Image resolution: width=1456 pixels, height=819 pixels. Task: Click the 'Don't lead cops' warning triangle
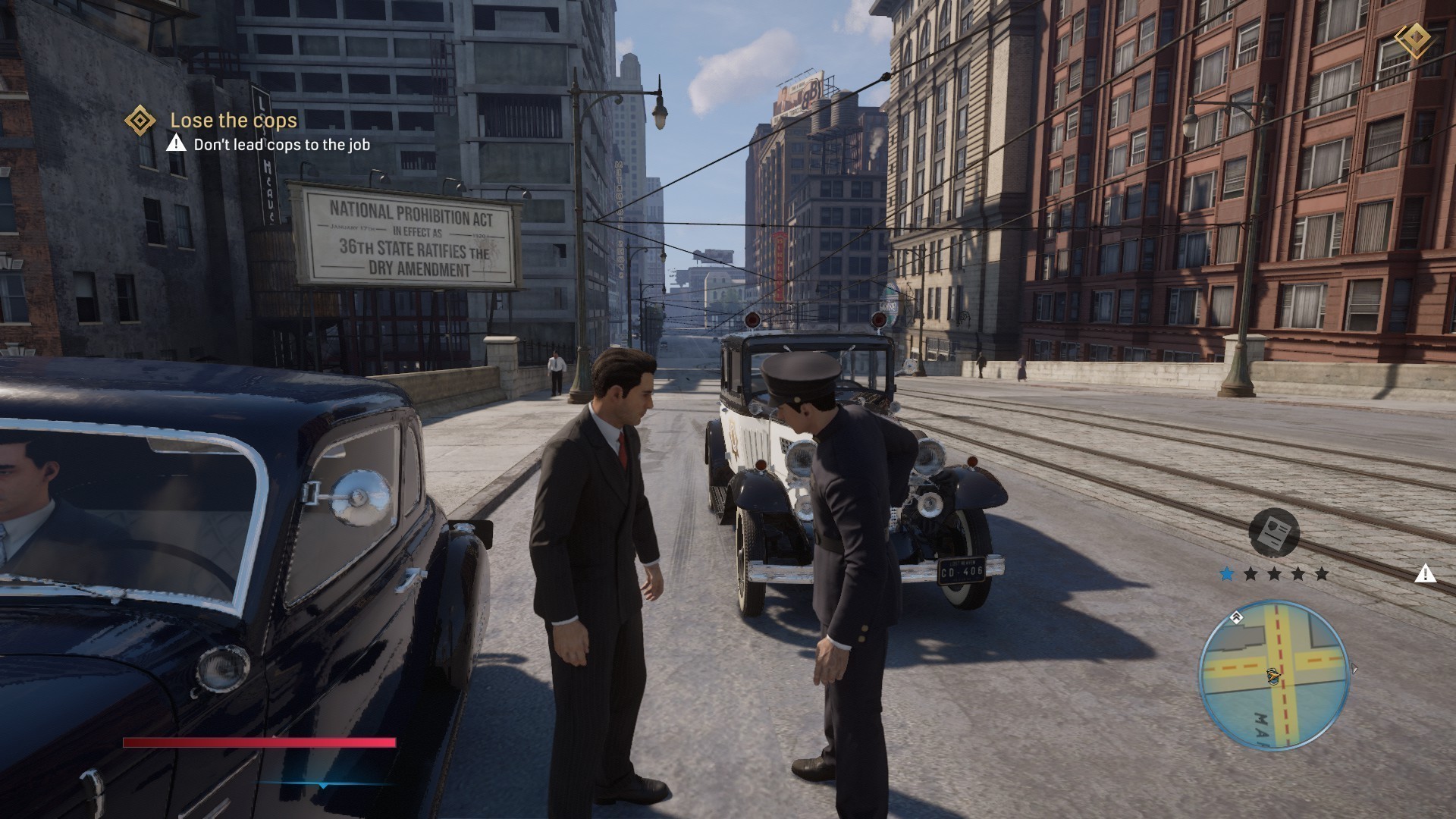177,143
